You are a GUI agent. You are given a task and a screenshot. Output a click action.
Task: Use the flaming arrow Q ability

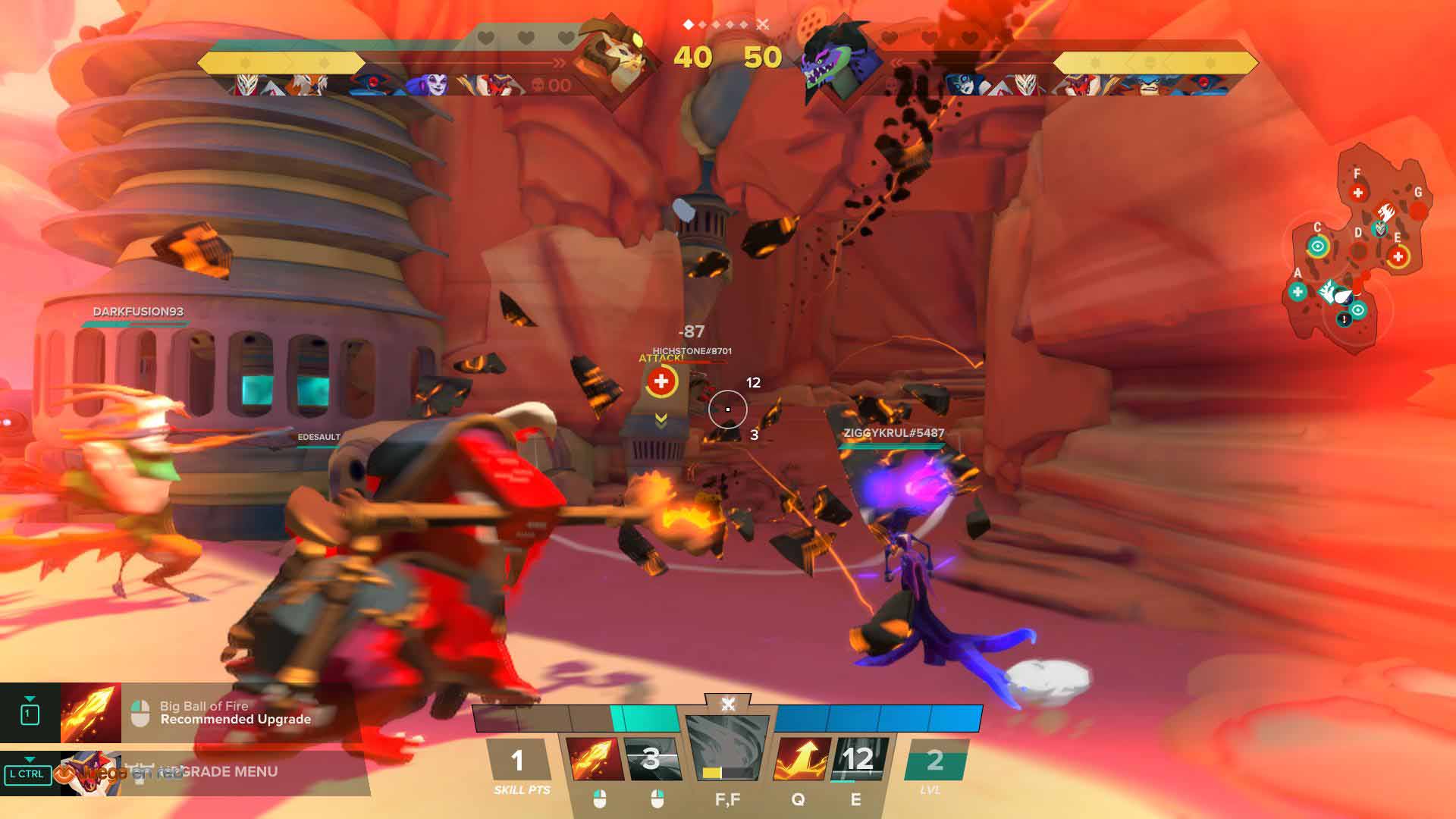point(801,759)
